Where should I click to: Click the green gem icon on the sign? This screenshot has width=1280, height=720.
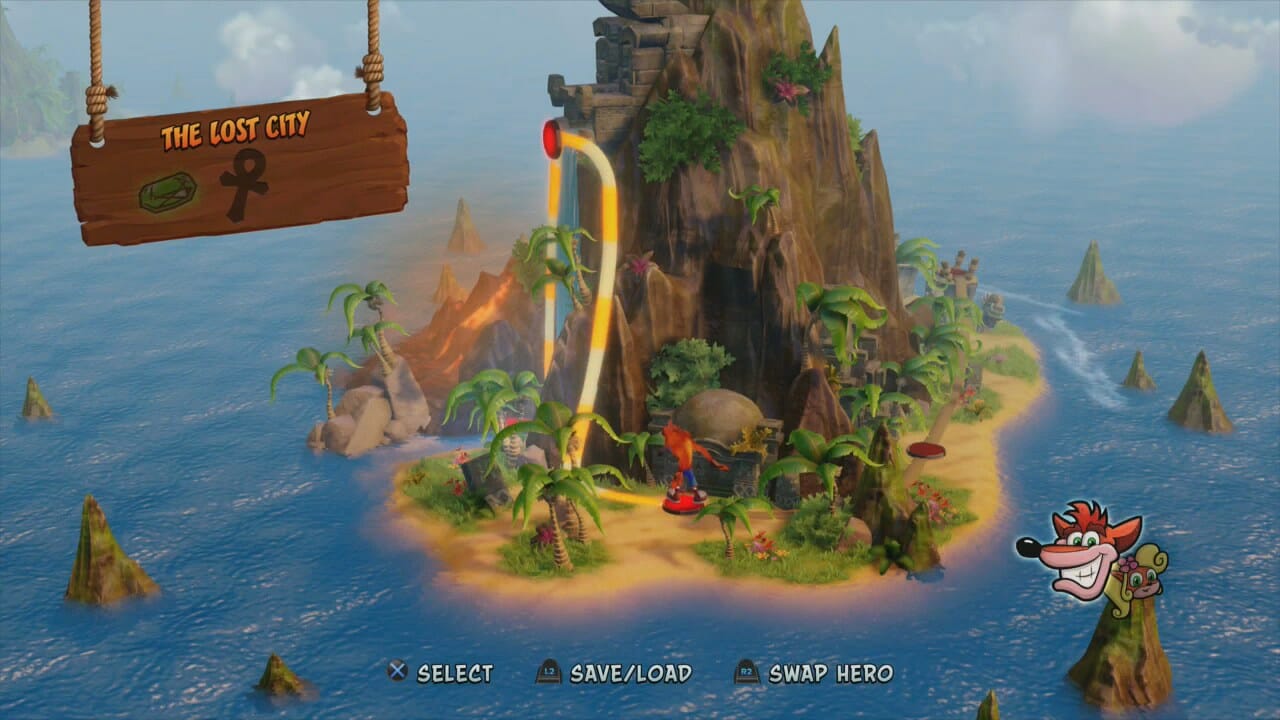click(167, 192)
